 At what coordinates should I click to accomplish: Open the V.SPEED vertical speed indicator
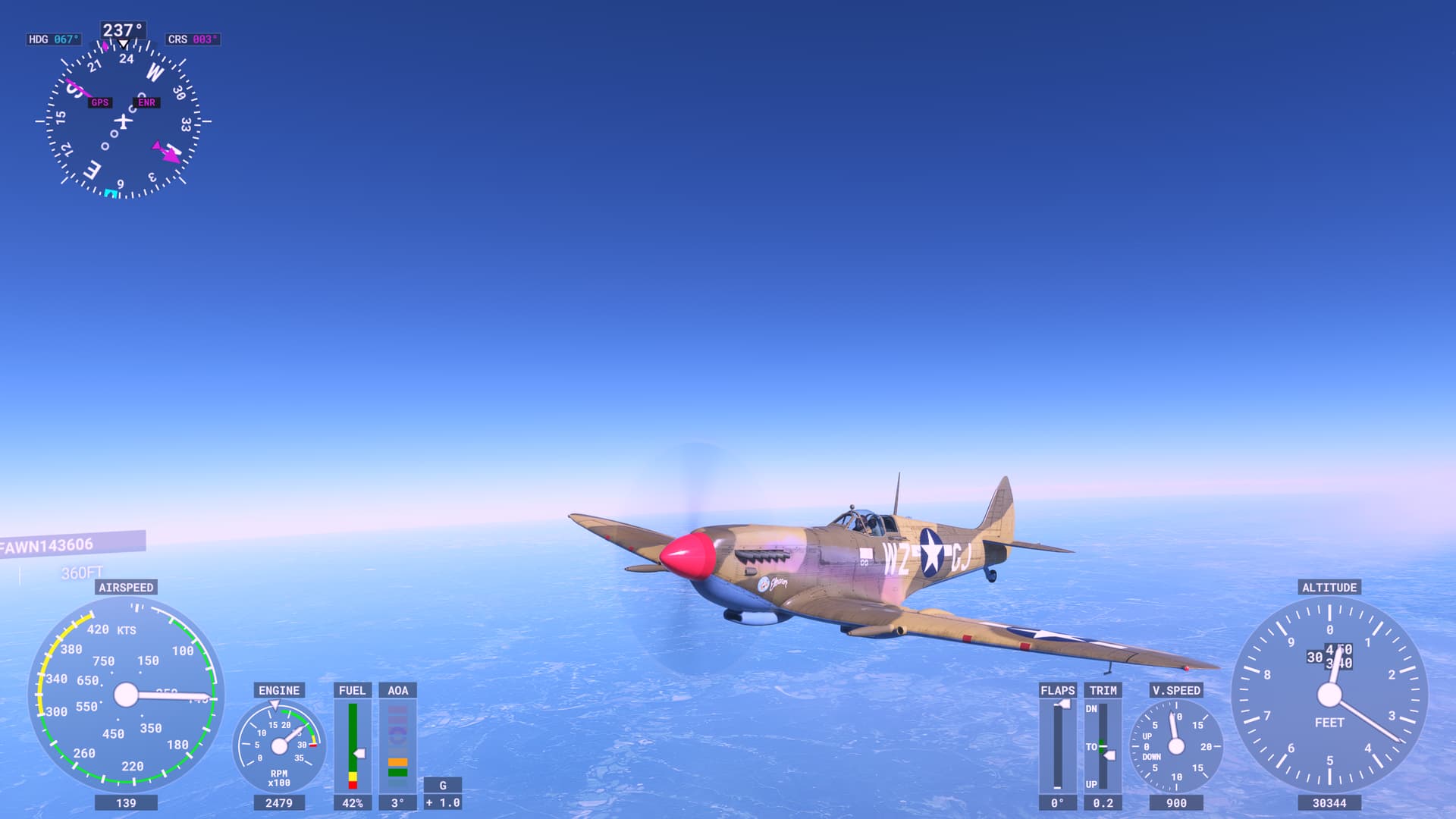pyautogui.click(x=1175, y=747)
